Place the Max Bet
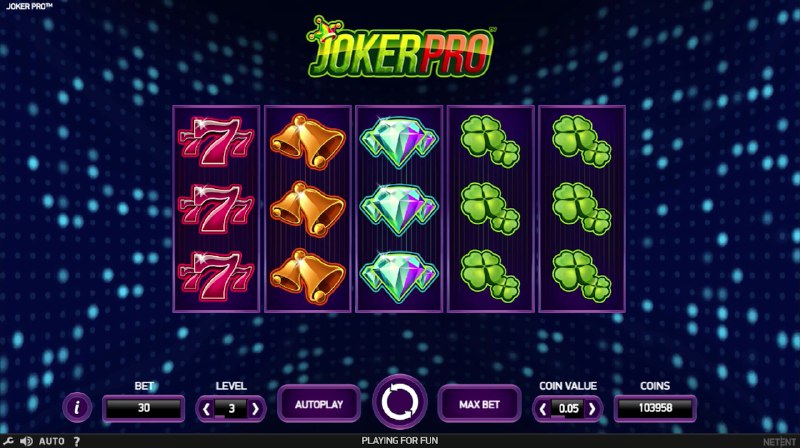This screenshot has width=800, height=448. click(479, 404)
